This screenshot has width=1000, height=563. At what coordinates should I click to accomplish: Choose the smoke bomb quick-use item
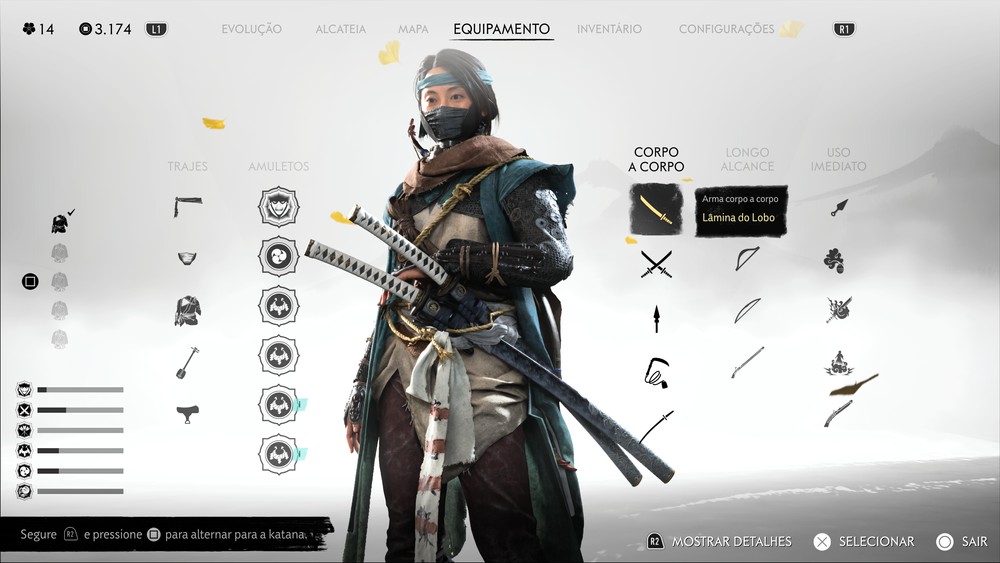point(834,261)
